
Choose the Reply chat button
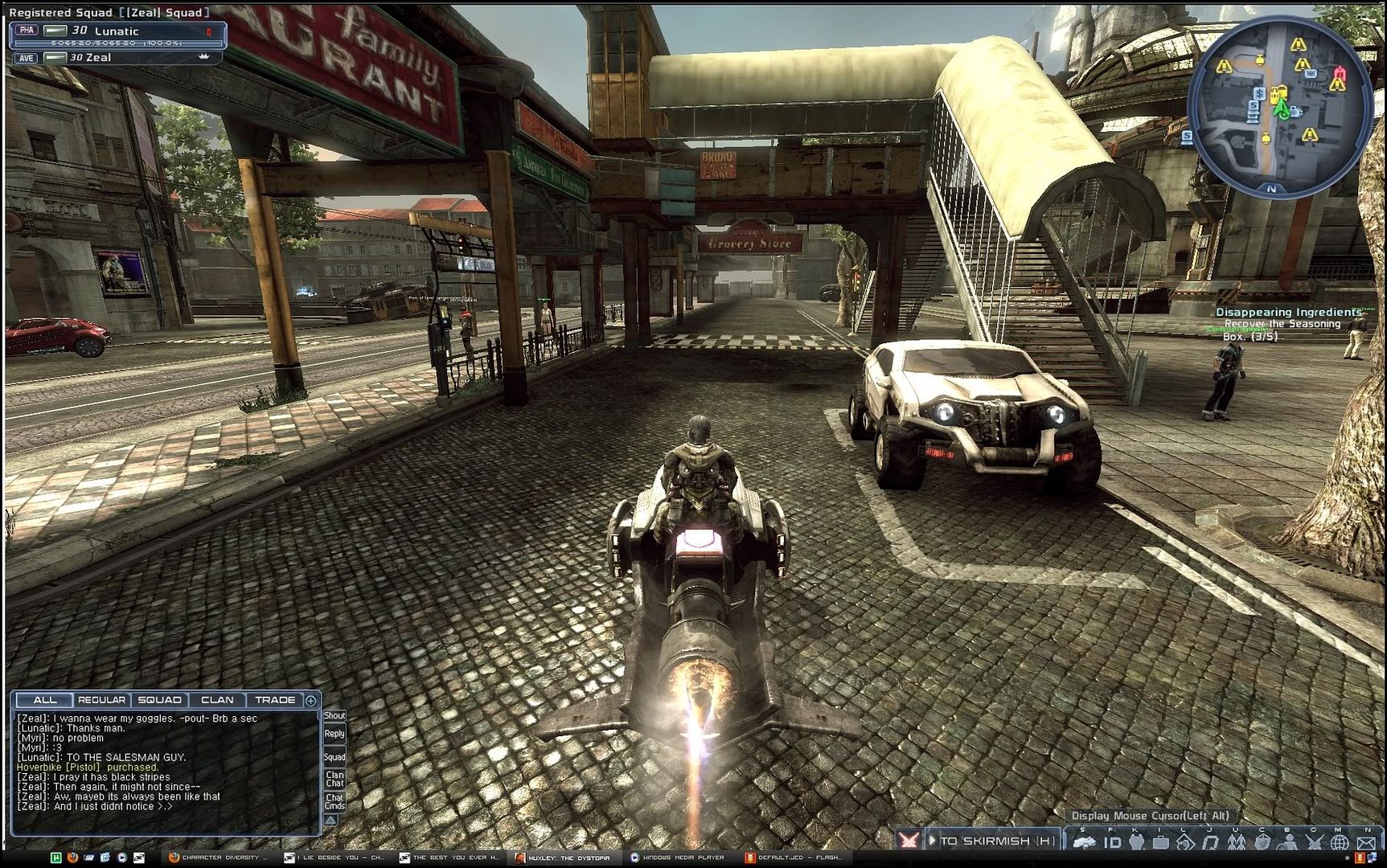[334, 734]
